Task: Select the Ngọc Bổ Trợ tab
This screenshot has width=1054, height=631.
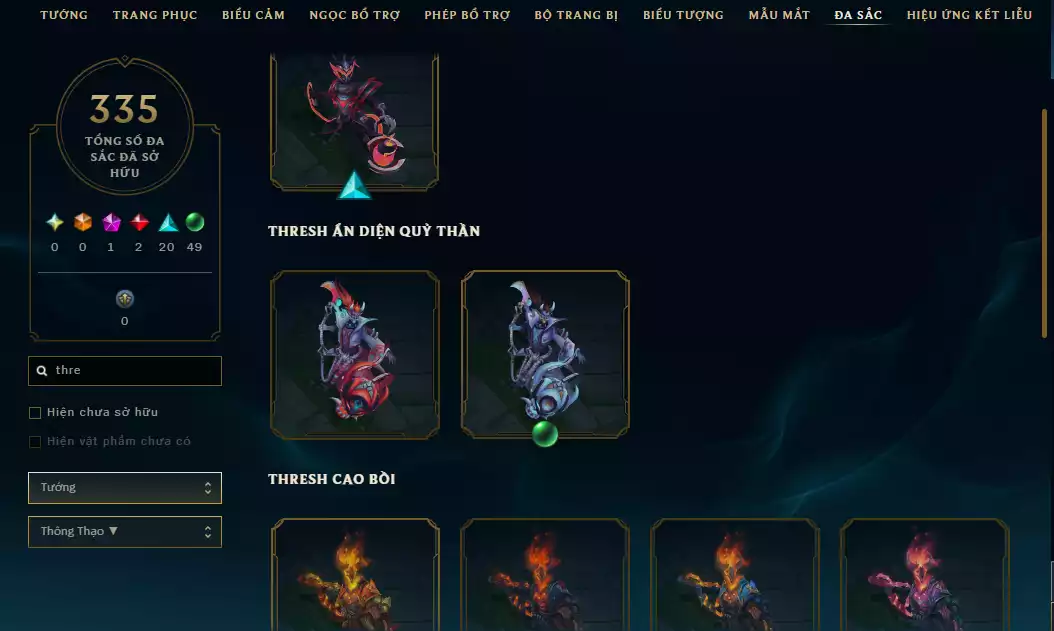Action: 354,15
